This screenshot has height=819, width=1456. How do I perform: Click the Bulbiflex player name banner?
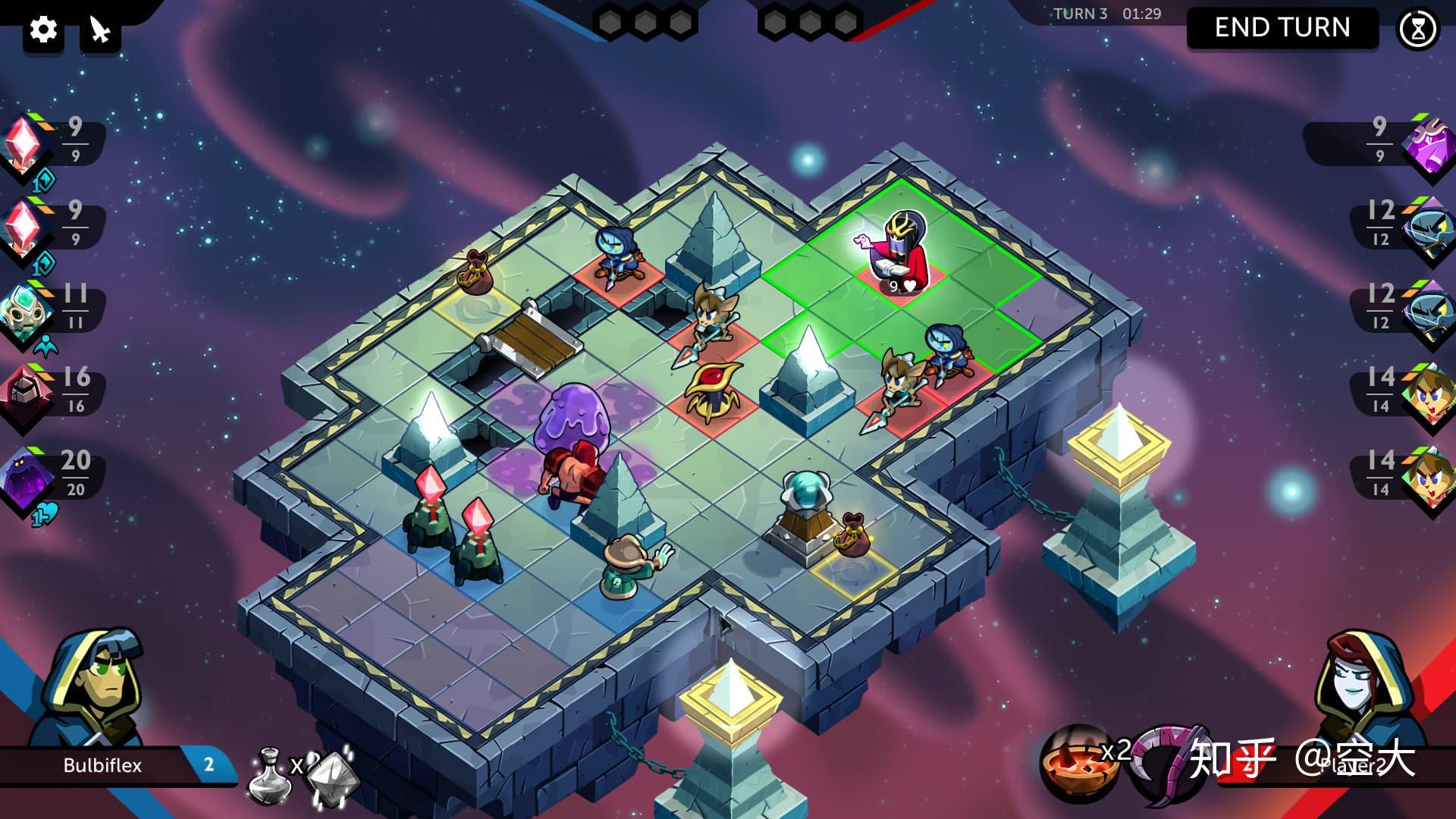click(103, 765)
